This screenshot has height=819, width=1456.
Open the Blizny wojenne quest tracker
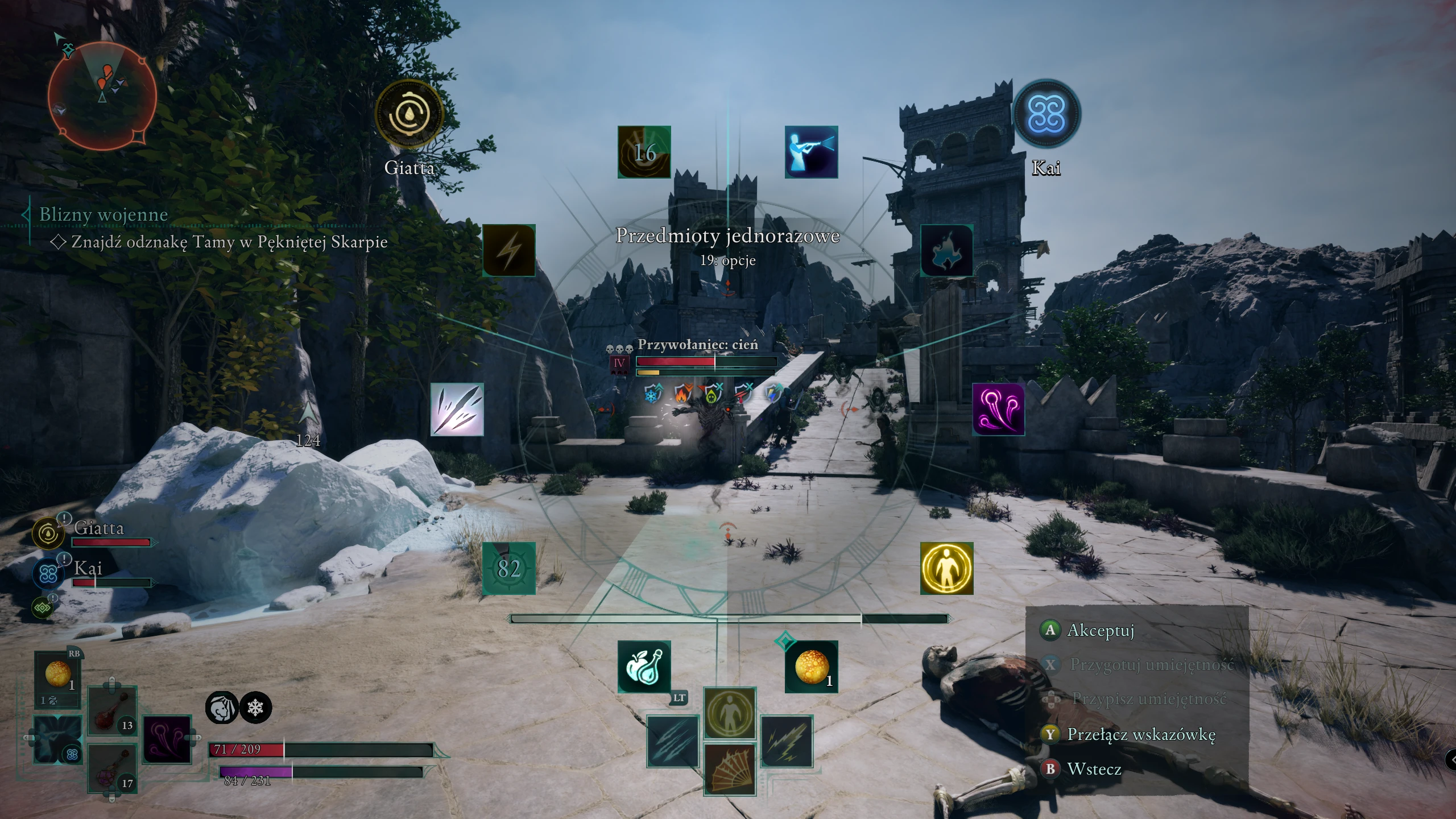click(104, 214)
